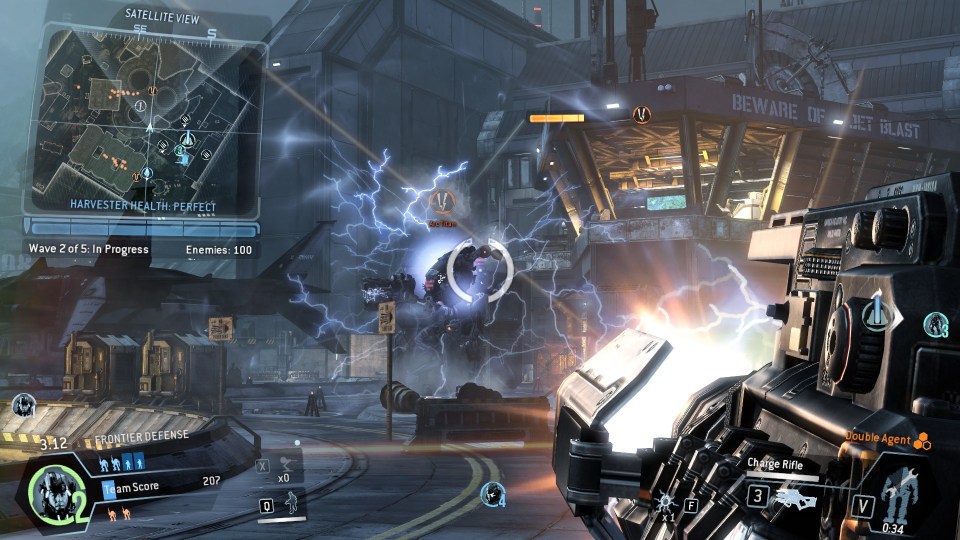
Task: Activate the pilot sprint ability icon
Action: (x=291, y=505)
